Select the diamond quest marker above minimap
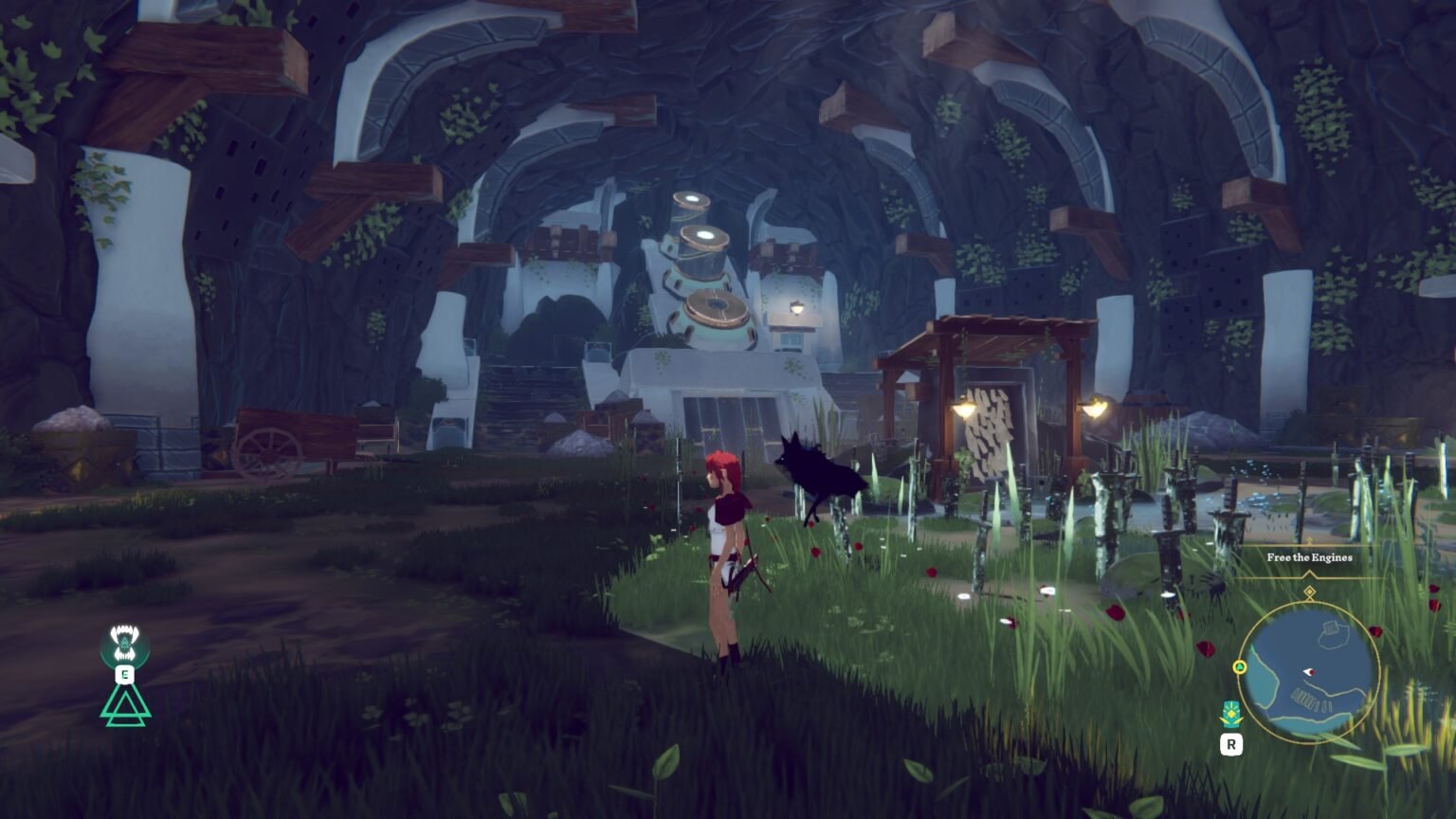The width and height of the screenshot is (1456, 819). (x=1310, y=591)
